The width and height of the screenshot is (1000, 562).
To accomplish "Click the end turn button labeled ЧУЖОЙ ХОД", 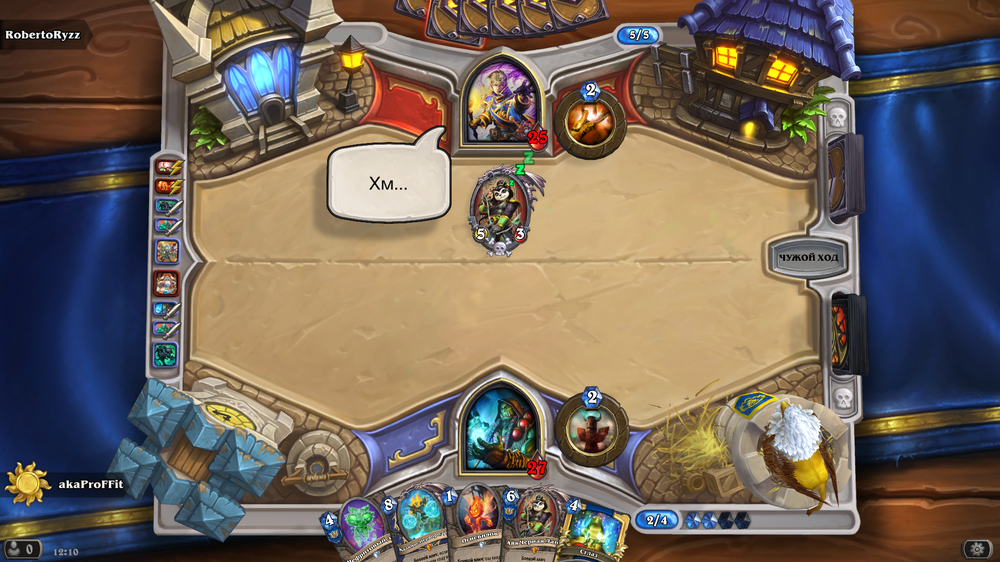I will point(808,257).
